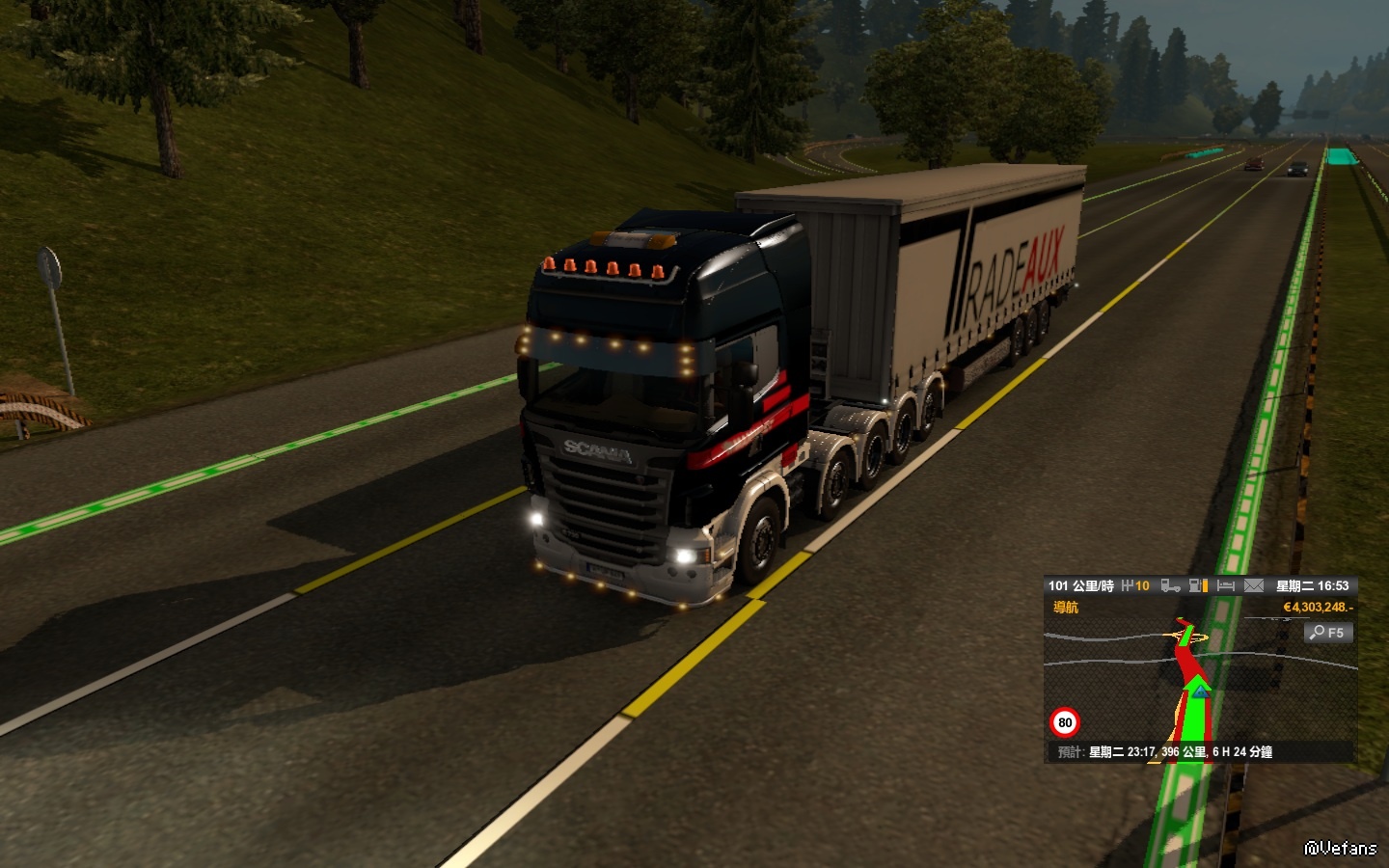Check the fuel pump indicator icon

pyautogui.click(x=1198, y=585)
